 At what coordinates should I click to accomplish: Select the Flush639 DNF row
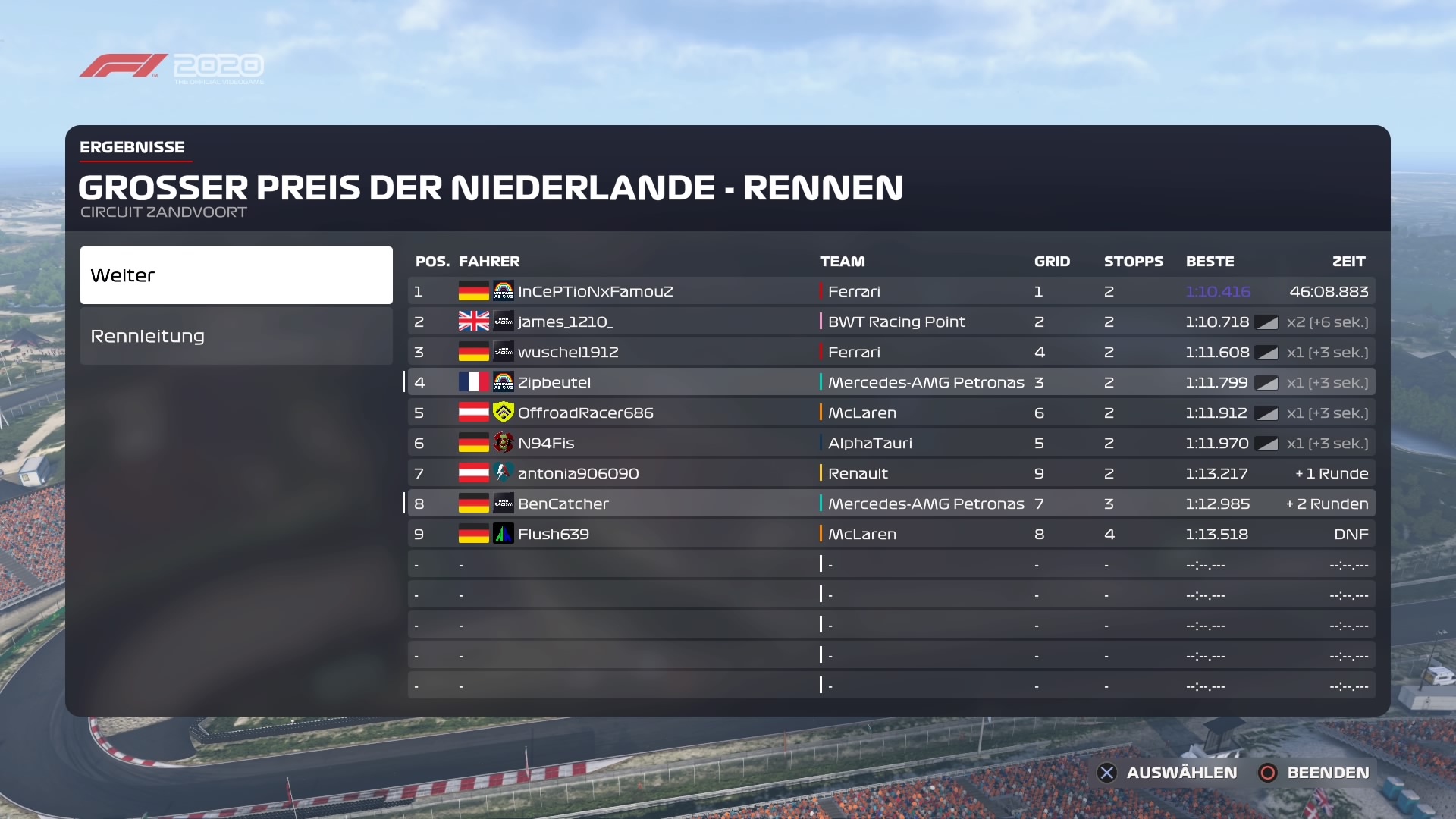[x=891, y=534]
